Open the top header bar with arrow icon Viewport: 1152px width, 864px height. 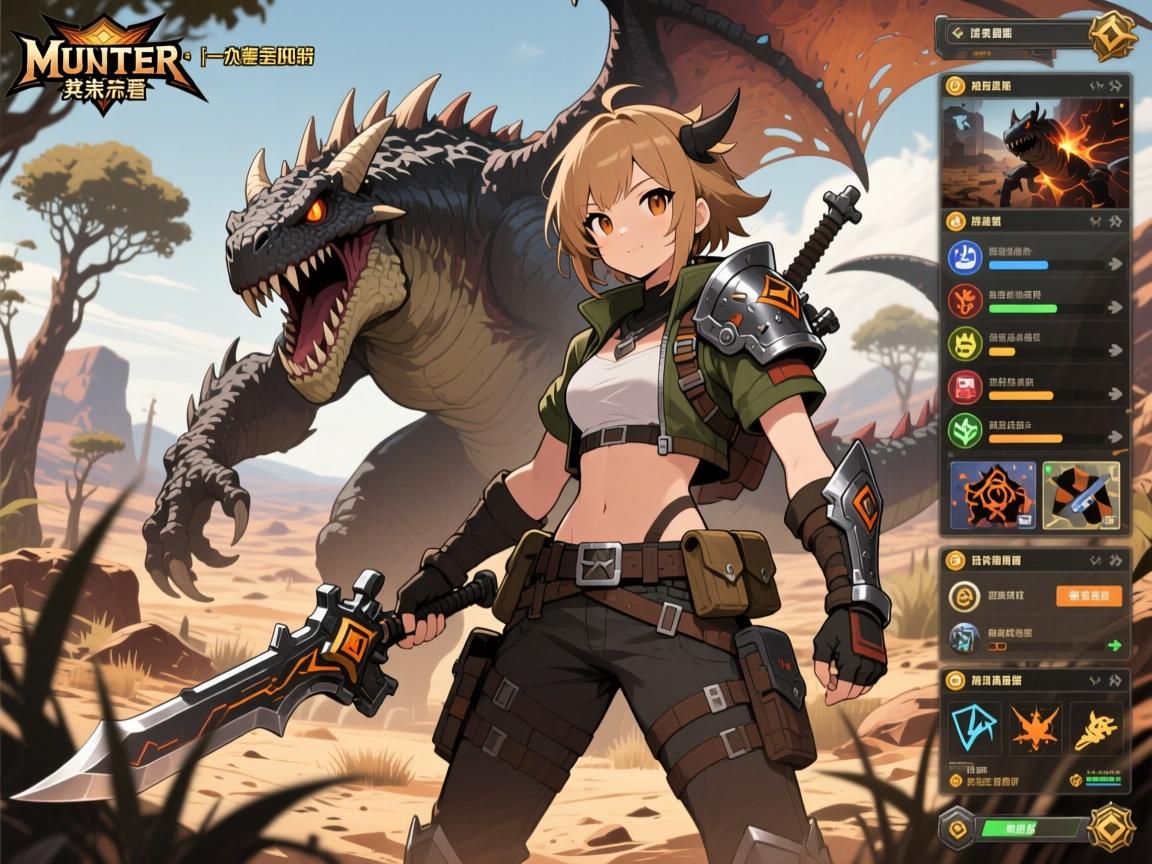[x=1013, y=33]
